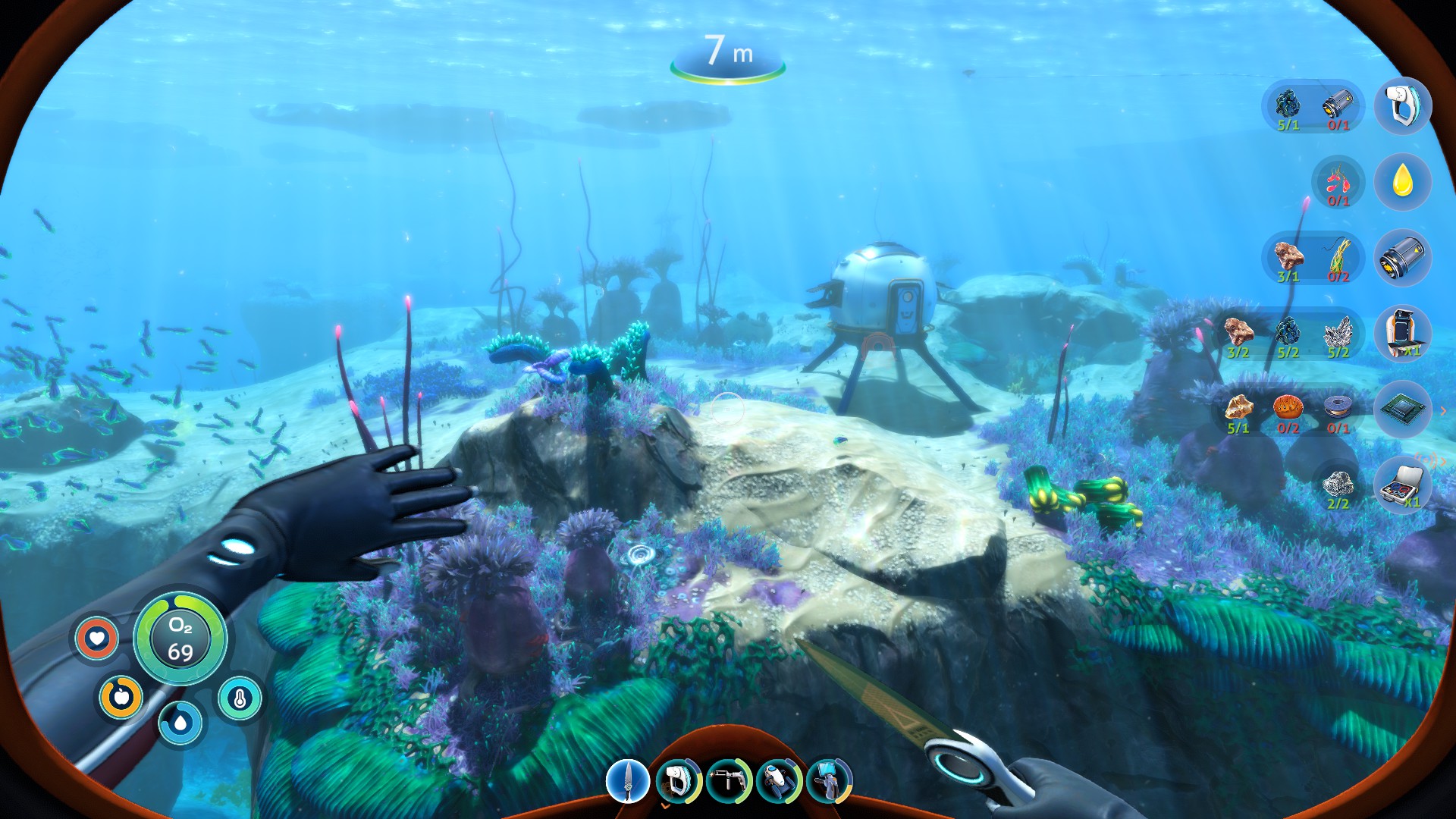Choose the pinned computer chip recipe
1456x819 pixels.
click(1402, 409)
